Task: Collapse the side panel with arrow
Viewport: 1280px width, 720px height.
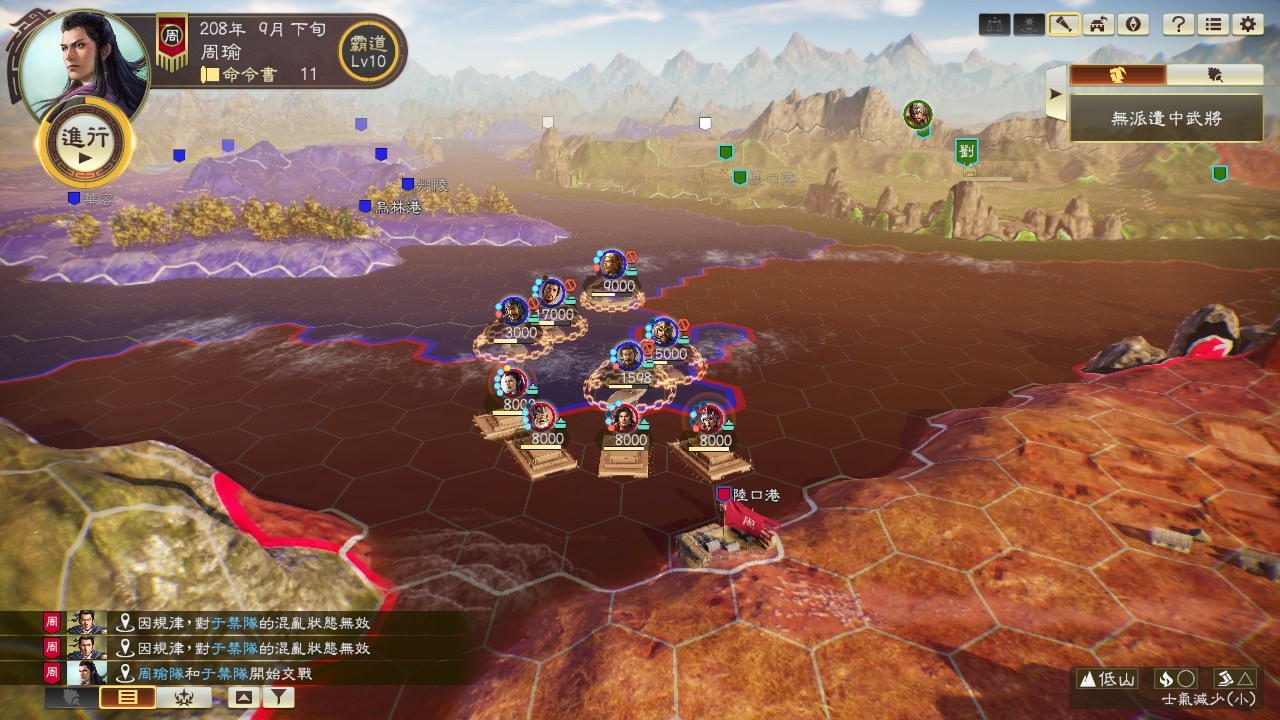Action: pos(1055,95)
